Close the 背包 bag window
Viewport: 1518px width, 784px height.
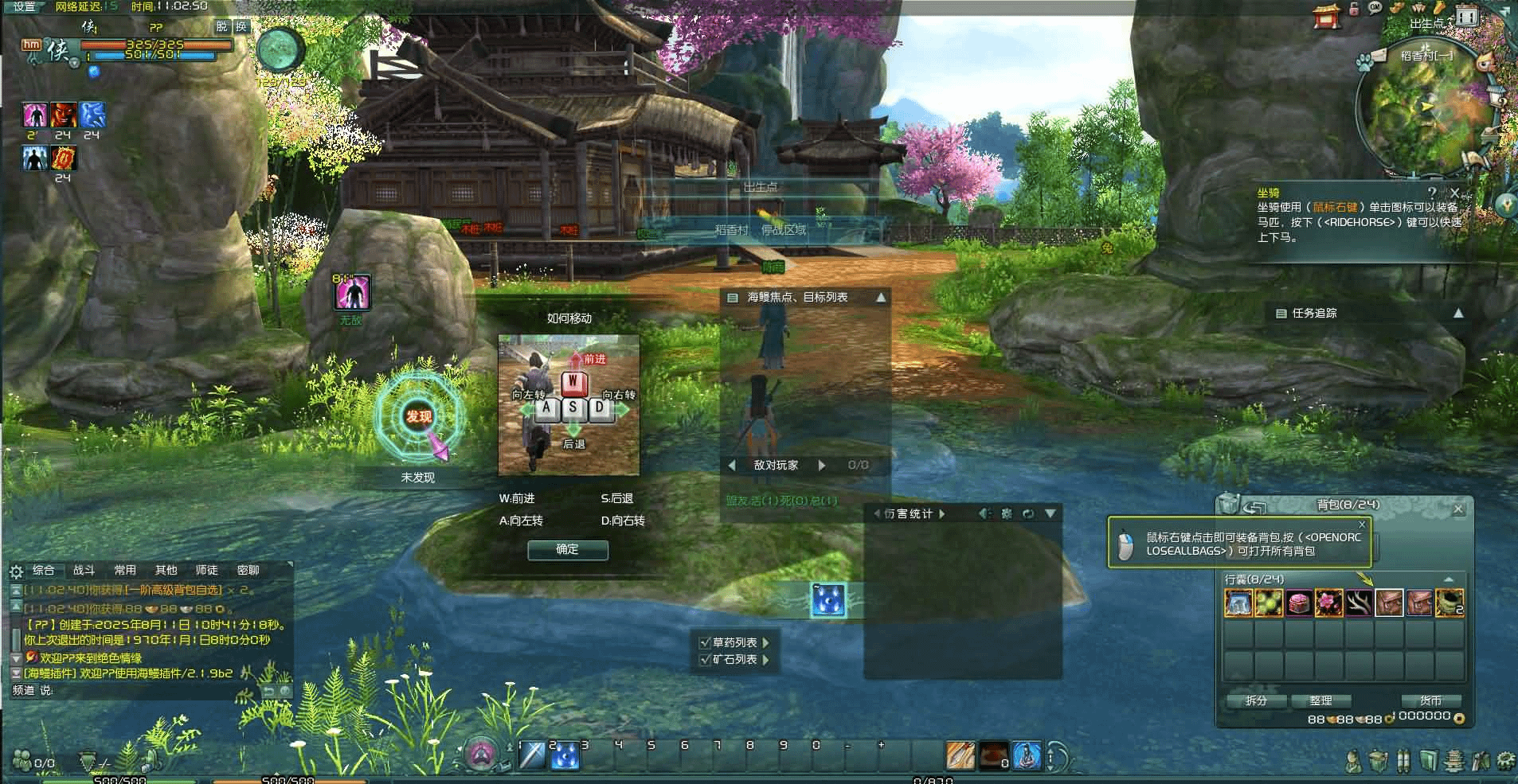tap(1458, 509)
